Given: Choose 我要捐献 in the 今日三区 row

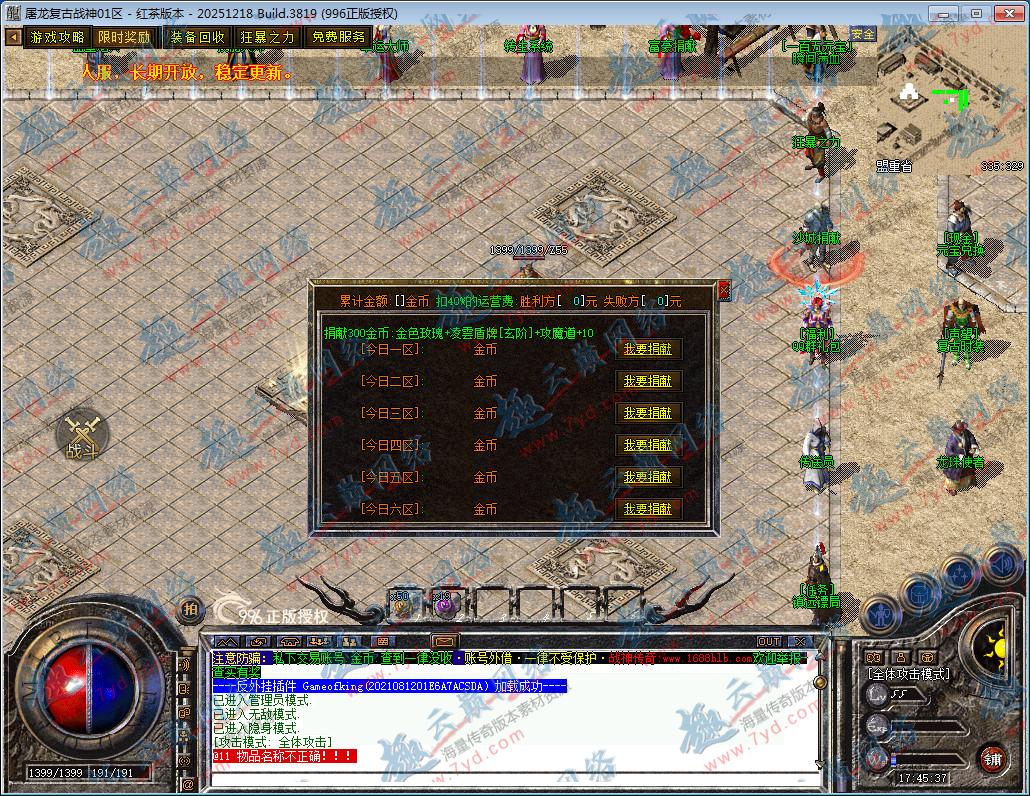Looking at the screenshot, I should click(x=647, y=413).
